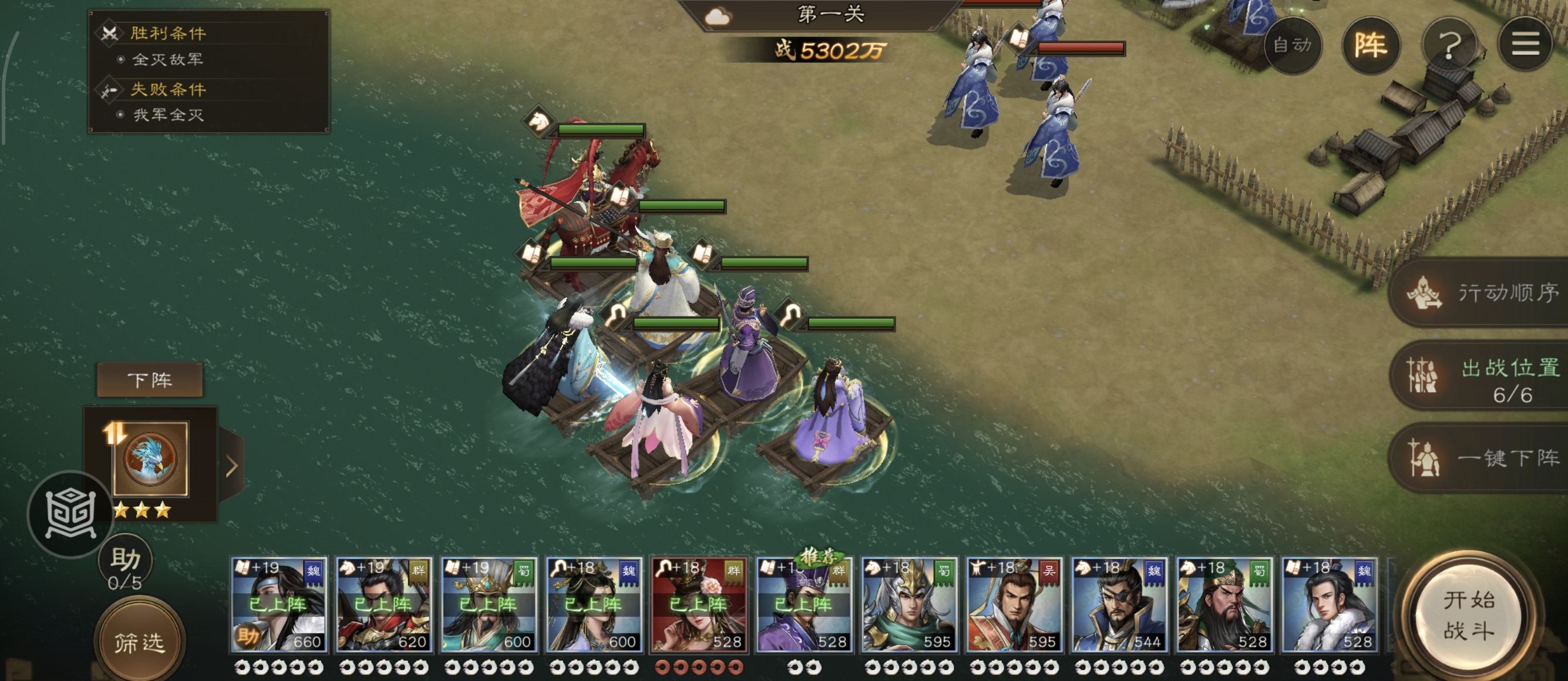This screenshot has height=681, width=1568.
Task: Select the eyepatch Wei general card
Action: click(1119, 605)
